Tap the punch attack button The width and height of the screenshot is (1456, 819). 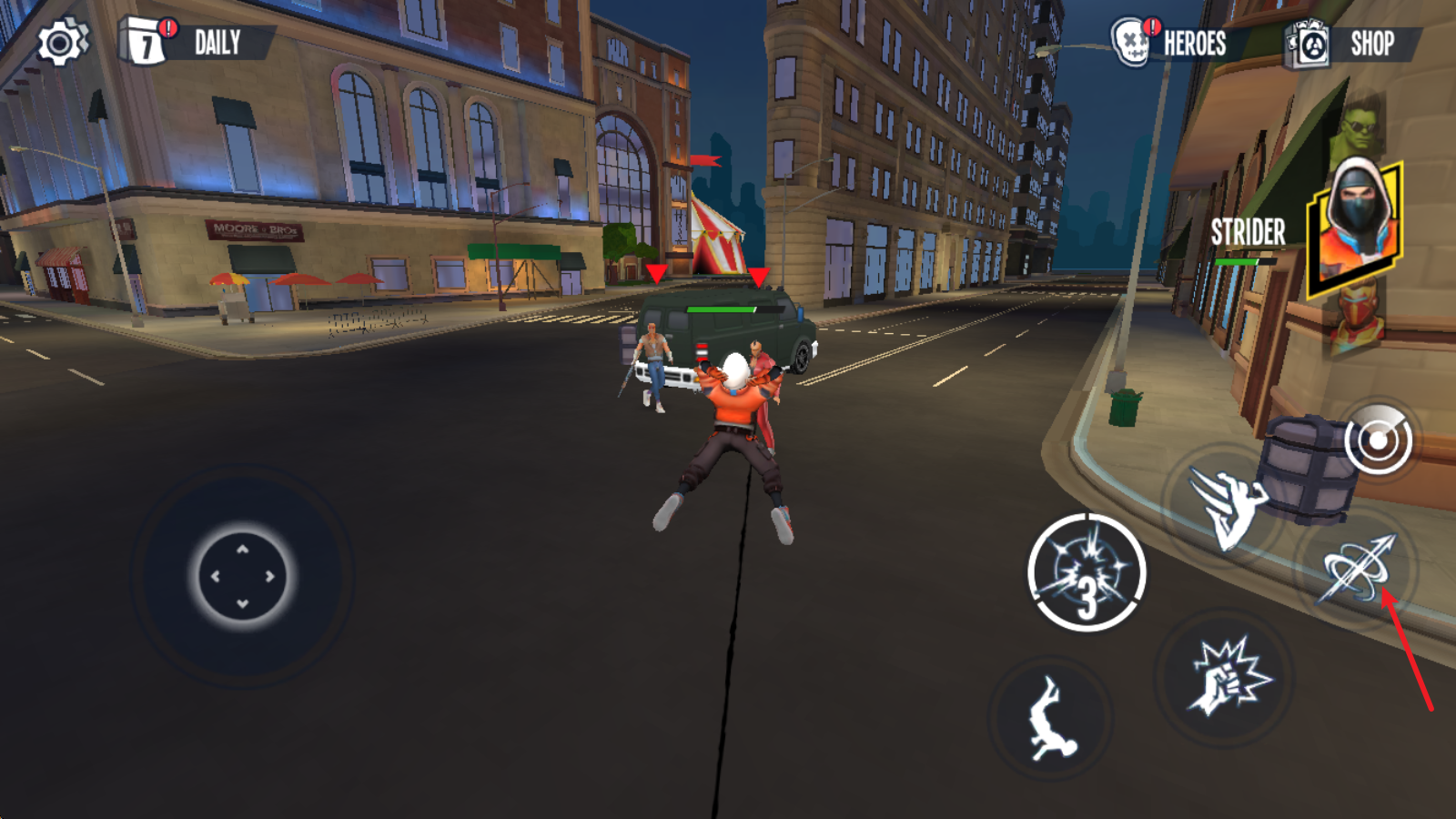click(1224, 677)
